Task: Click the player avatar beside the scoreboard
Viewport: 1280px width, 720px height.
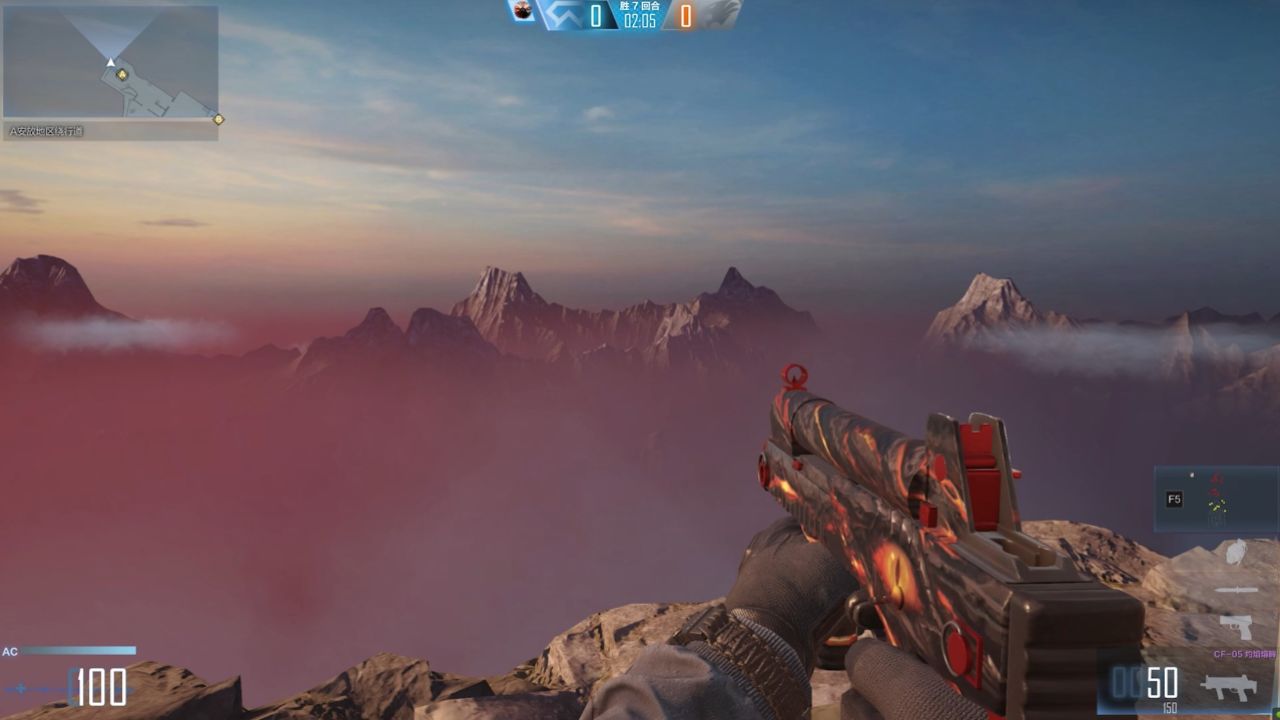Action: click(522, 11)
